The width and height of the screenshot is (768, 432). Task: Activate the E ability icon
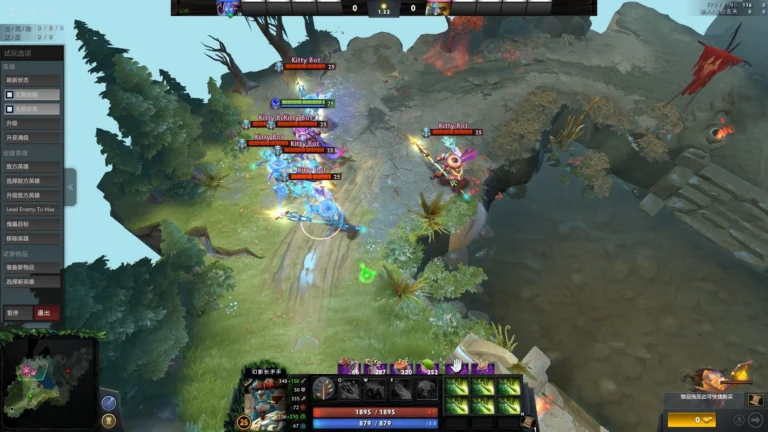[x=400, y=388]
